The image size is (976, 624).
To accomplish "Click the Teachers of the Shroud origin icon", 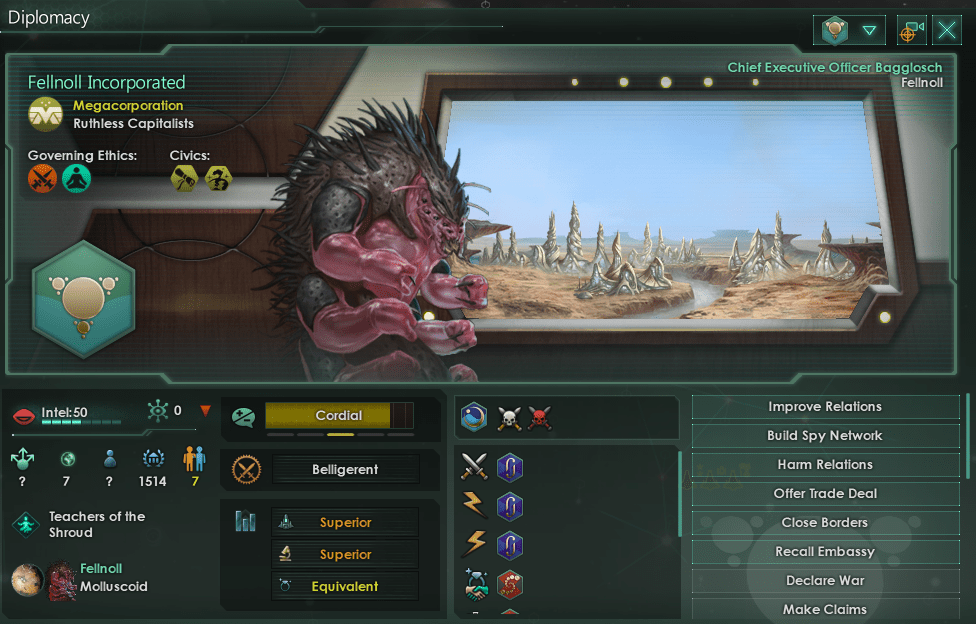I will (x=26, y=524).
